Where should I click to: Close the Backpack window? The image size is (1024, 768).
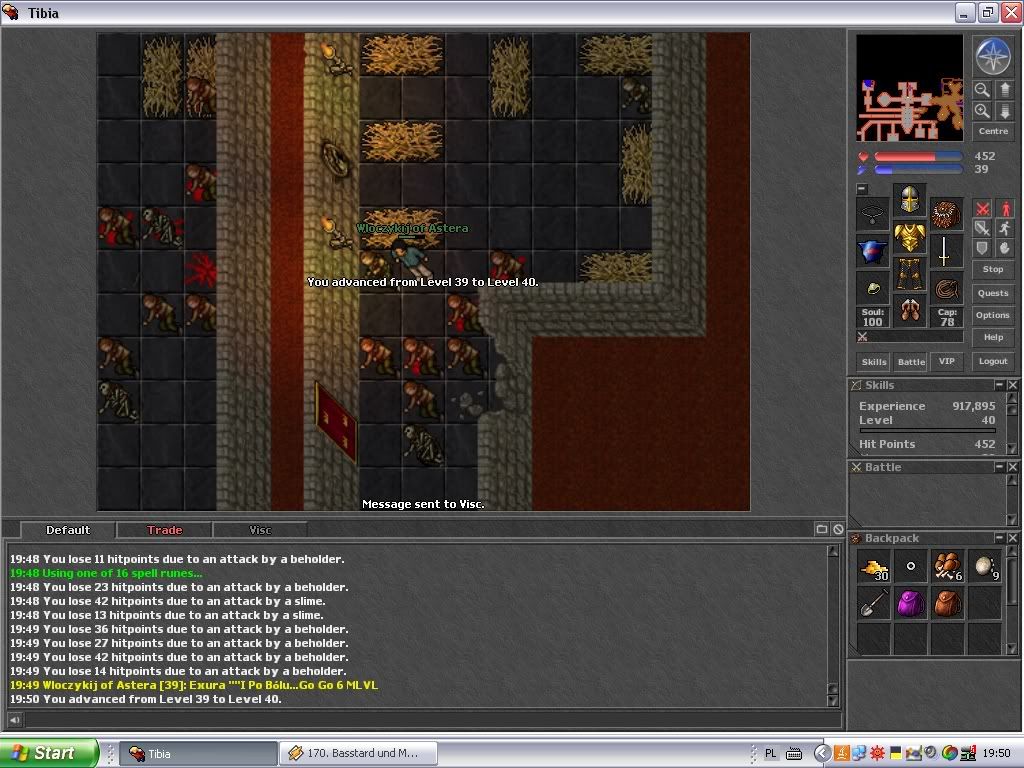(1012, 539)
